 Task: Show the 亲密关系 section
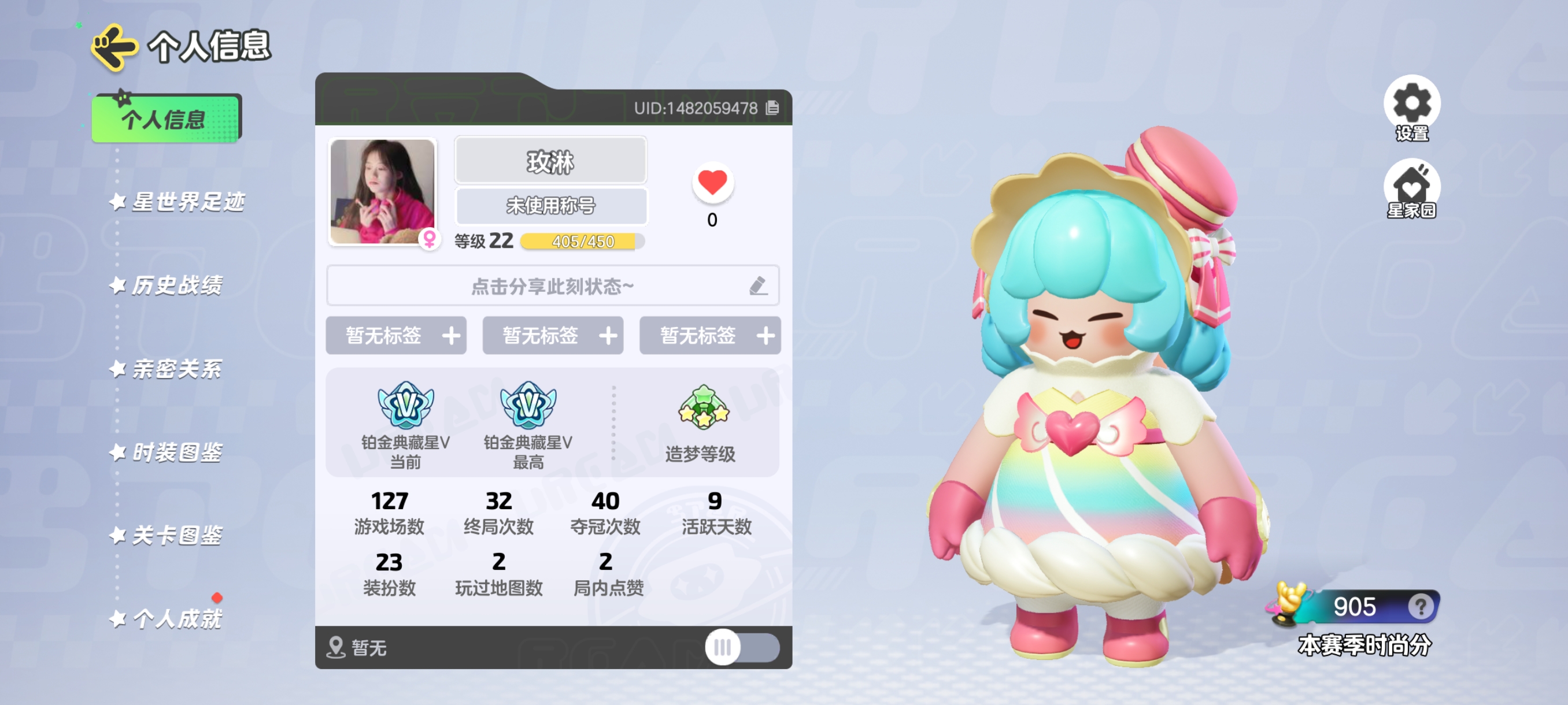(176, 369)
